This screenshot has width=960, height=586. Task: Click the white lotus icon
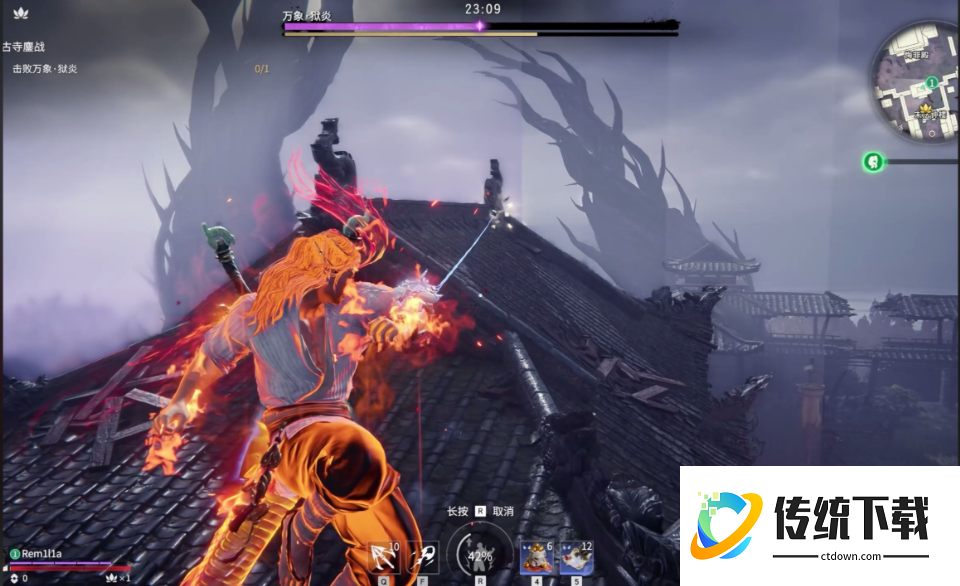22,13
